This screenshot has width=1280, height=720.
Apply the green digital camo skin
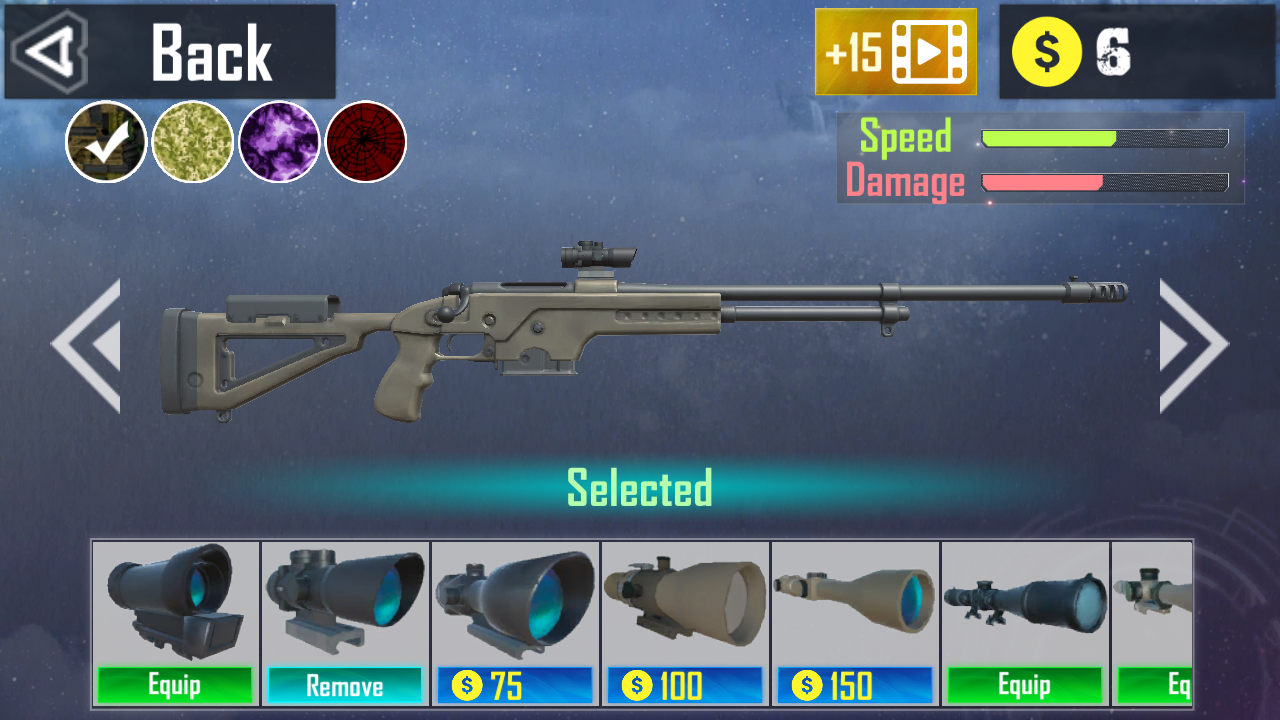point(193,142)
